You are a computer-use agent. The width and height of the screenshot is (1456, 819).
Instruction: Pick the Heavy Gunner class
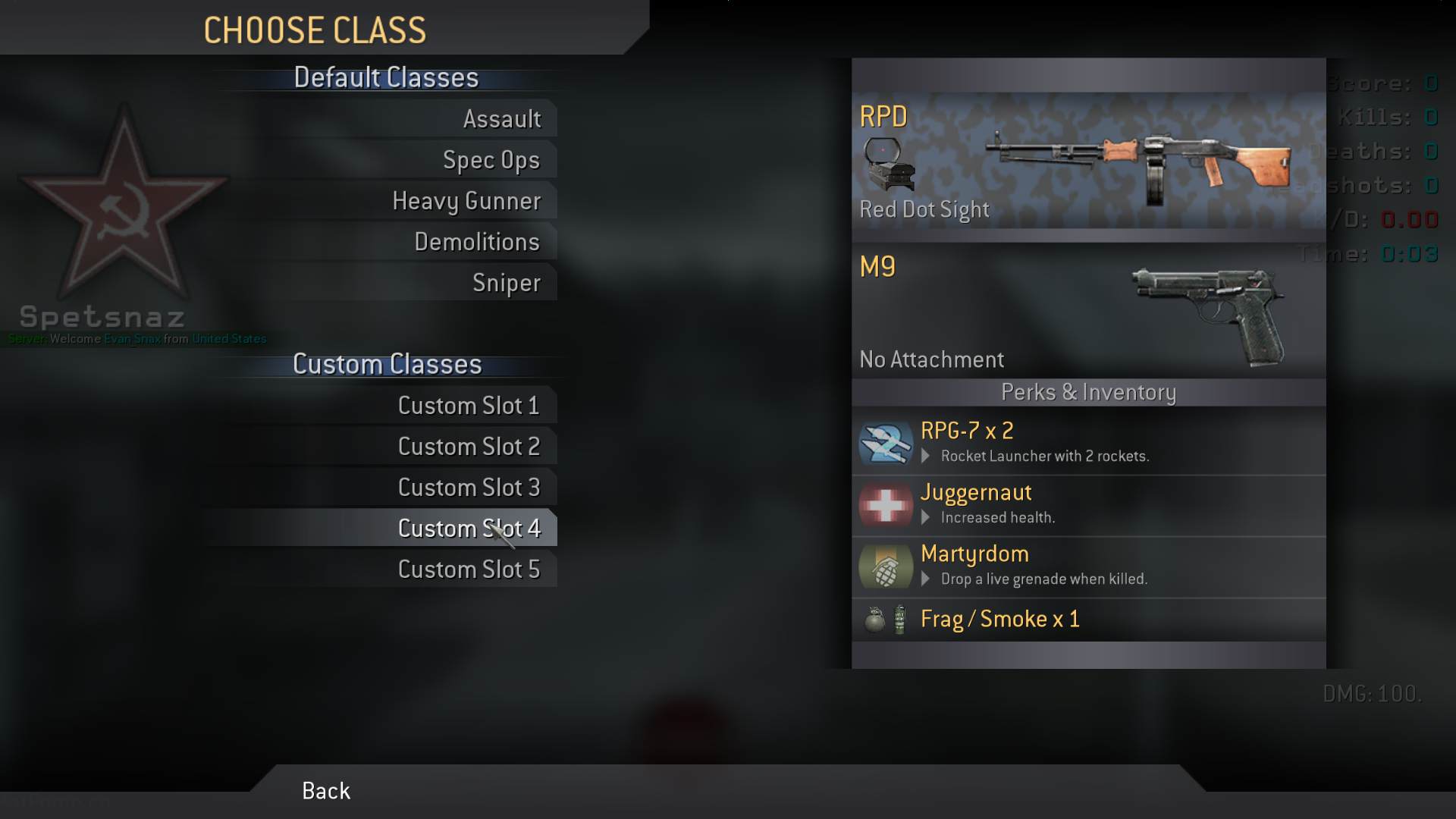466,201
